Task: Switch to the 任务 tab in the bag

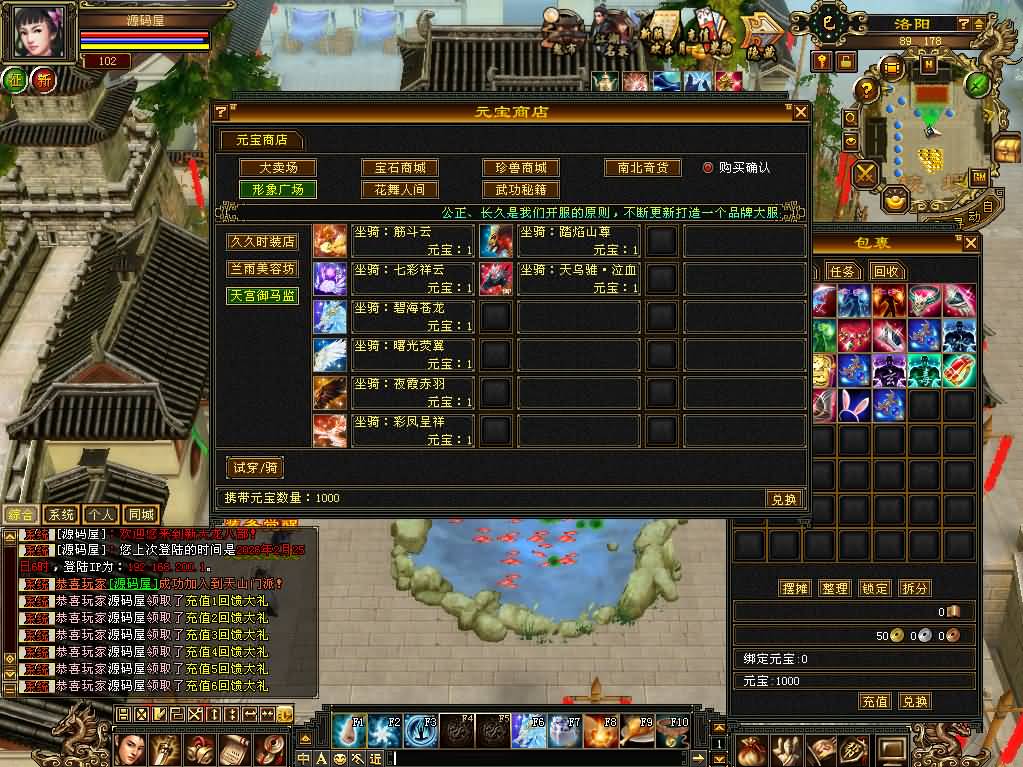Action: pyautogui.click(x=842, y=271)
